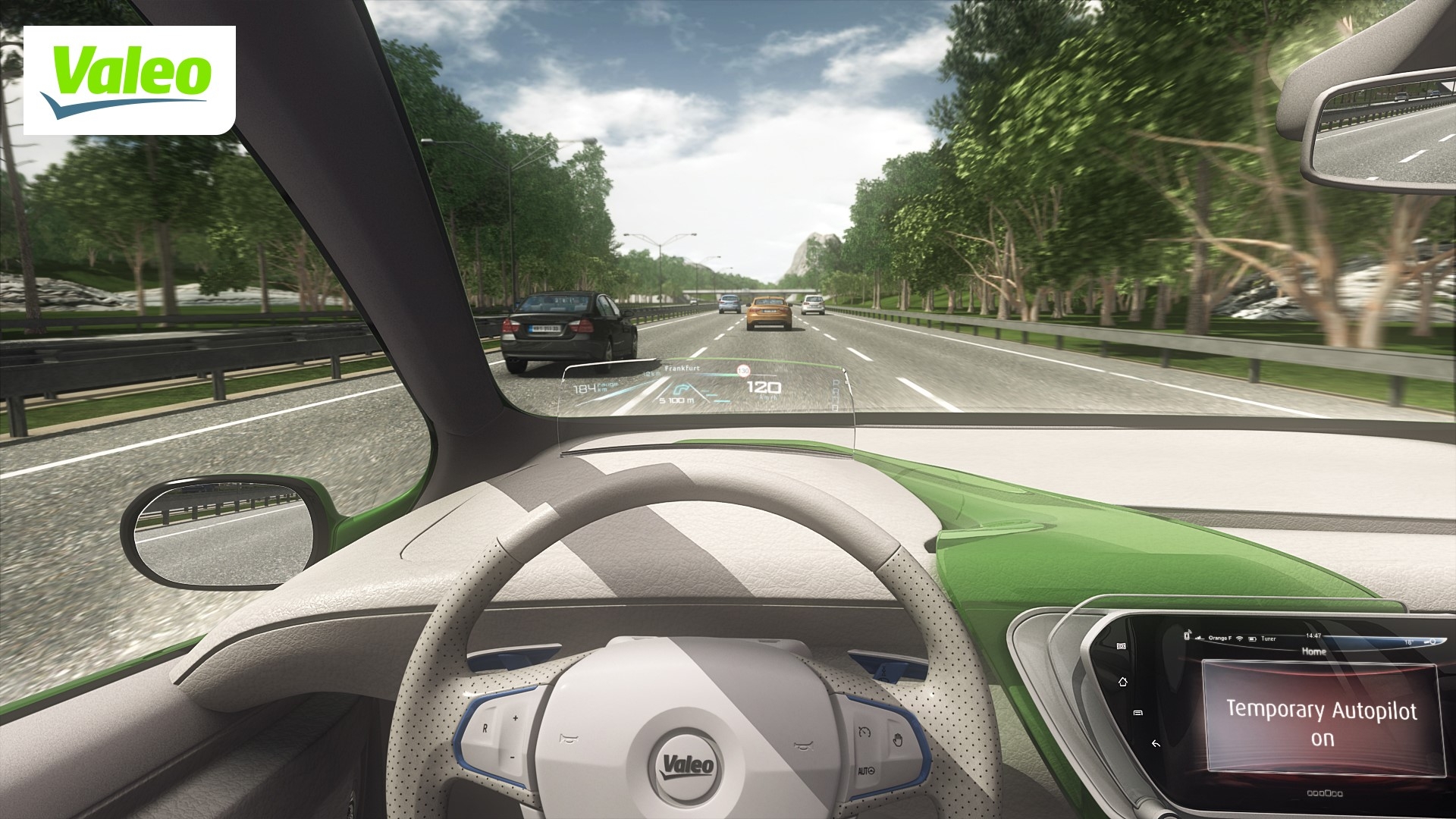Open the touchscreen menu icon between home and back
The width and height of the screenshot is (1456, 819).
point(1137,713)
